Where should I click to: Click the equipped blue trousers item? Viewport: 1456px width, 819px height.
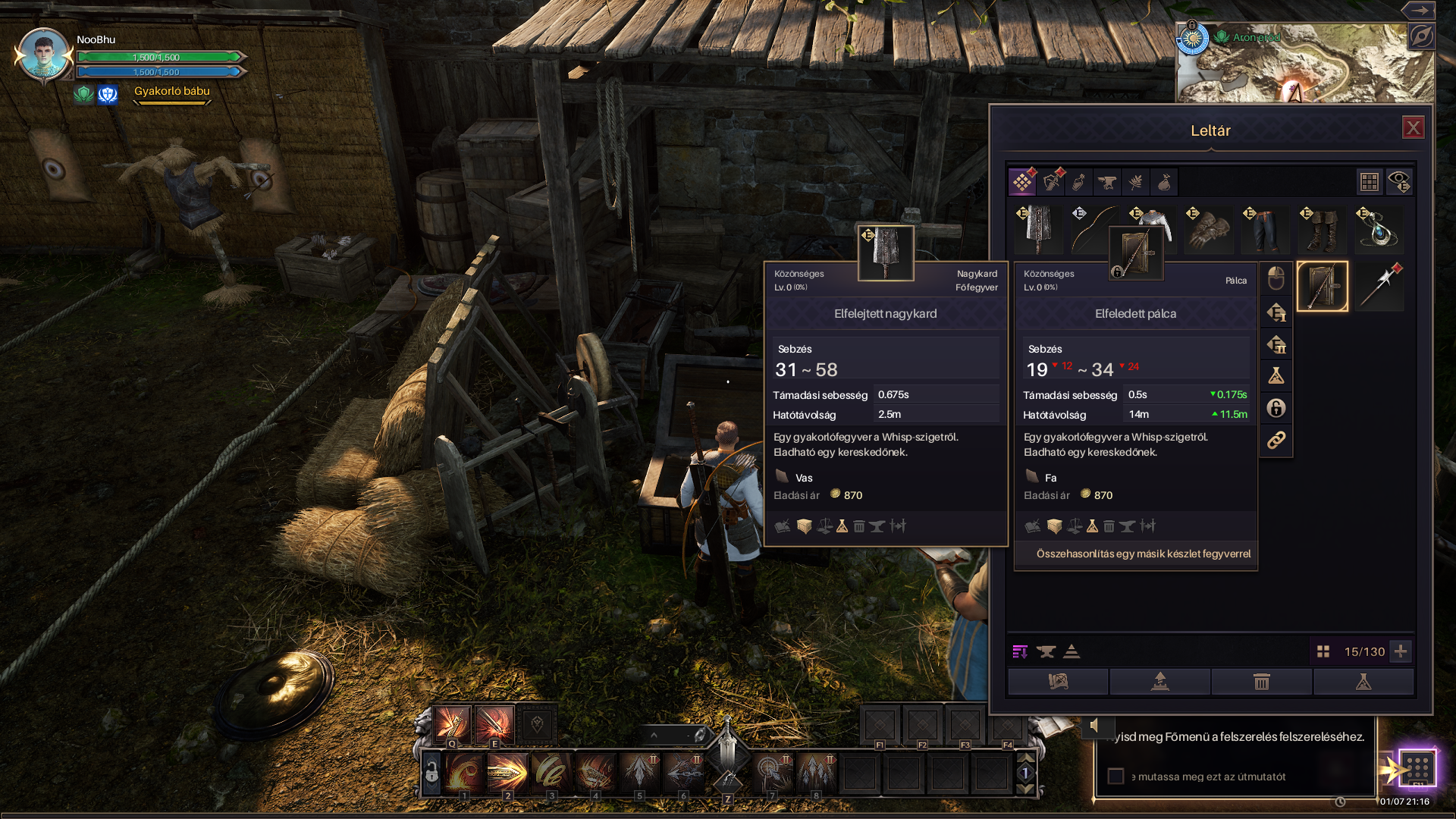pyautogui.click(x=1265, y=230)
